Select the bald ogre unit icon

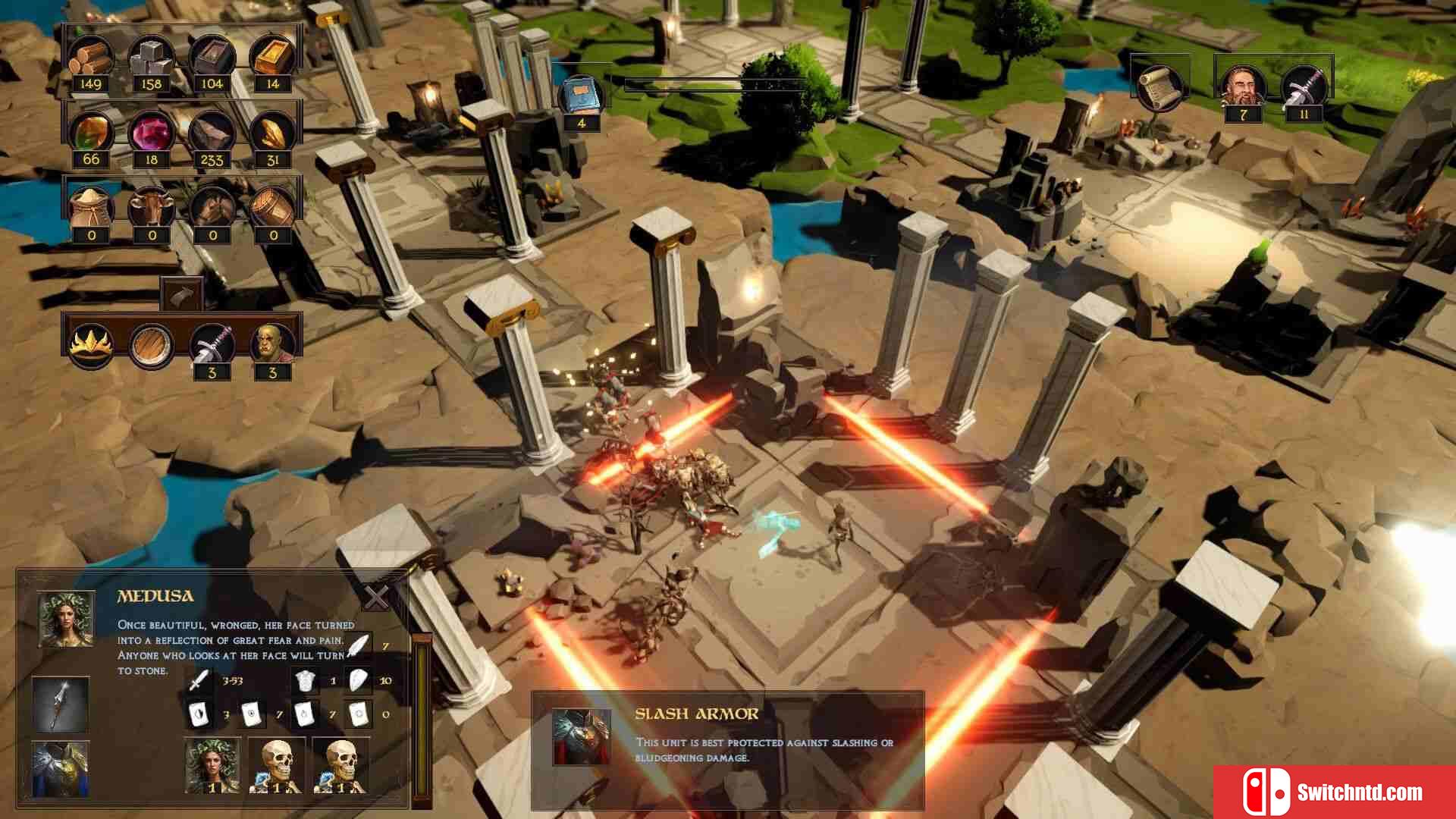(x=272, y=346)
